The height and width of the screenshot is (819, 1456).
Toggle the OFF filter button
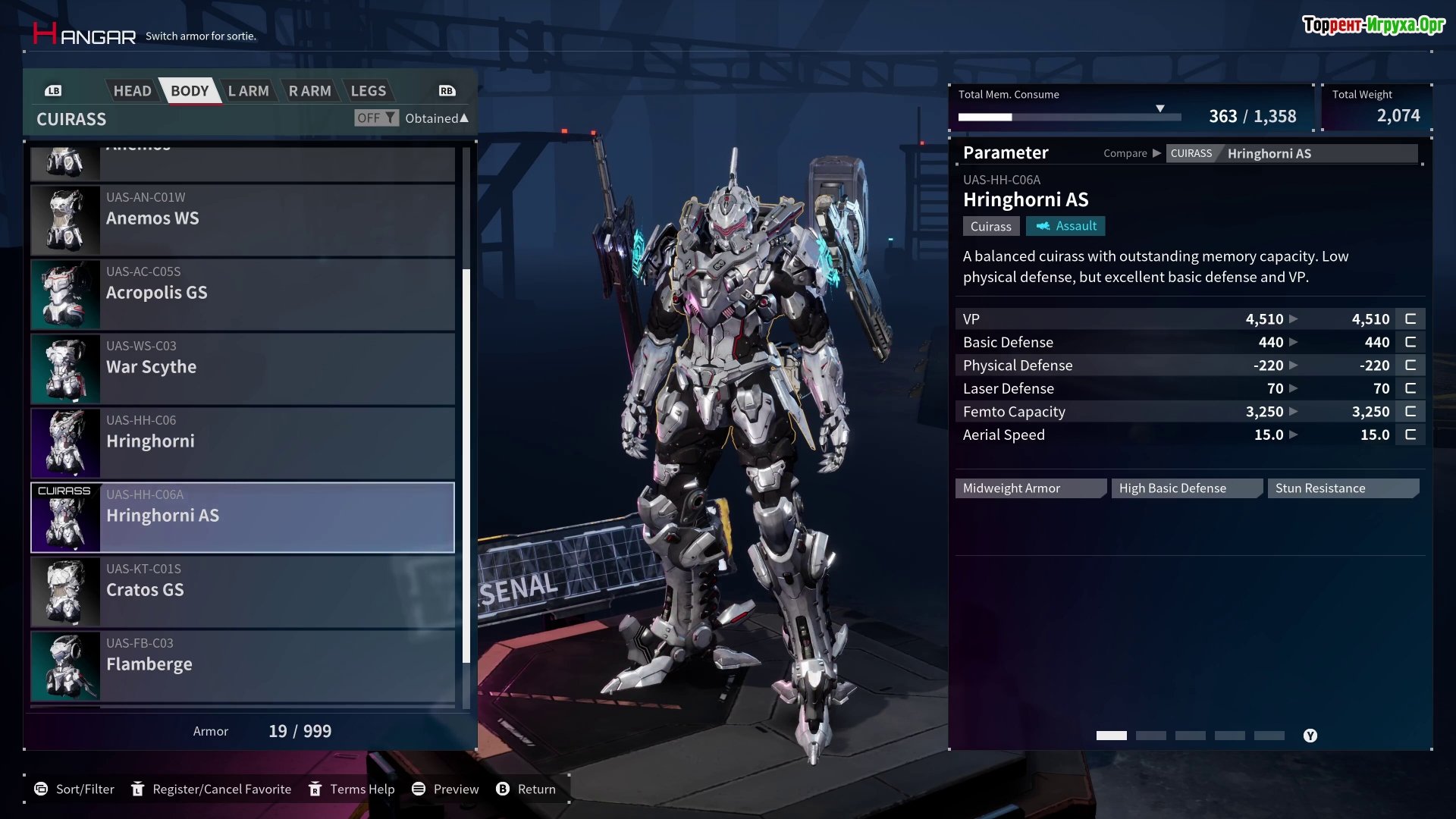click(x=375, y=118)
